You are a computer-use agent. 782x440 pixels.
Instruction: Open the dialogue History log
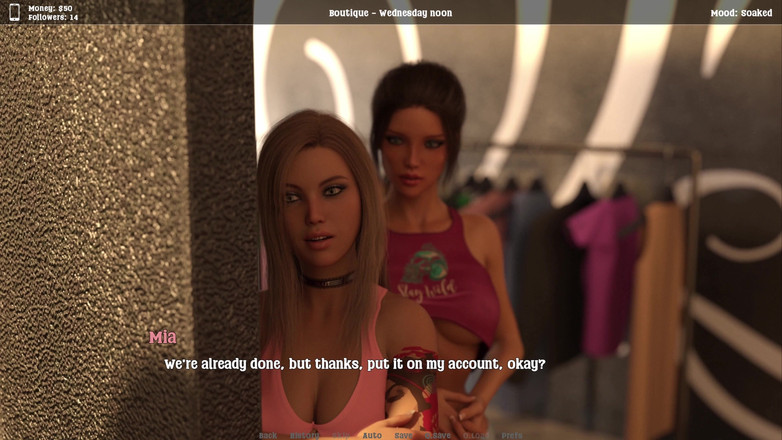pos(305,435)
